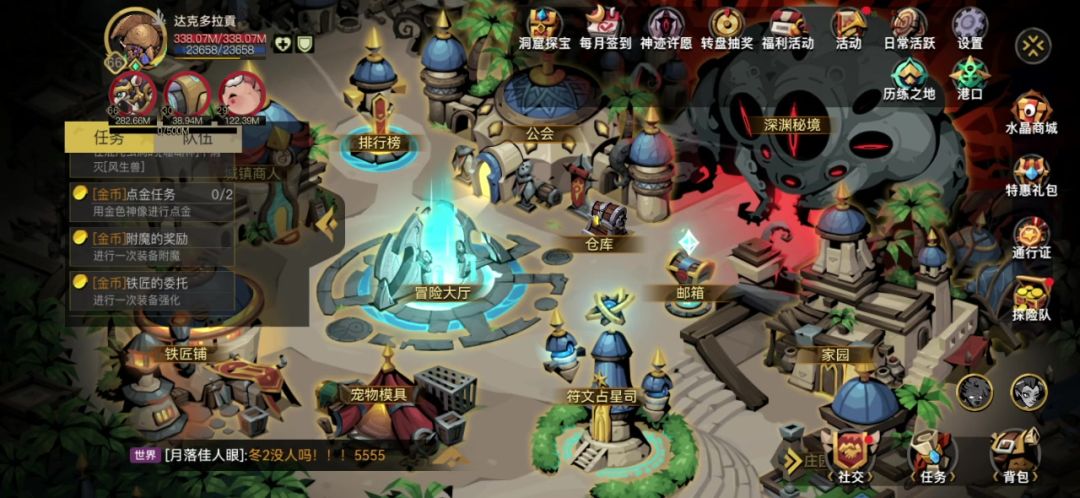This screenshot has height=498, width=1080.
Task: Open the 活动 events icon
Action: [x=848, y=25]
